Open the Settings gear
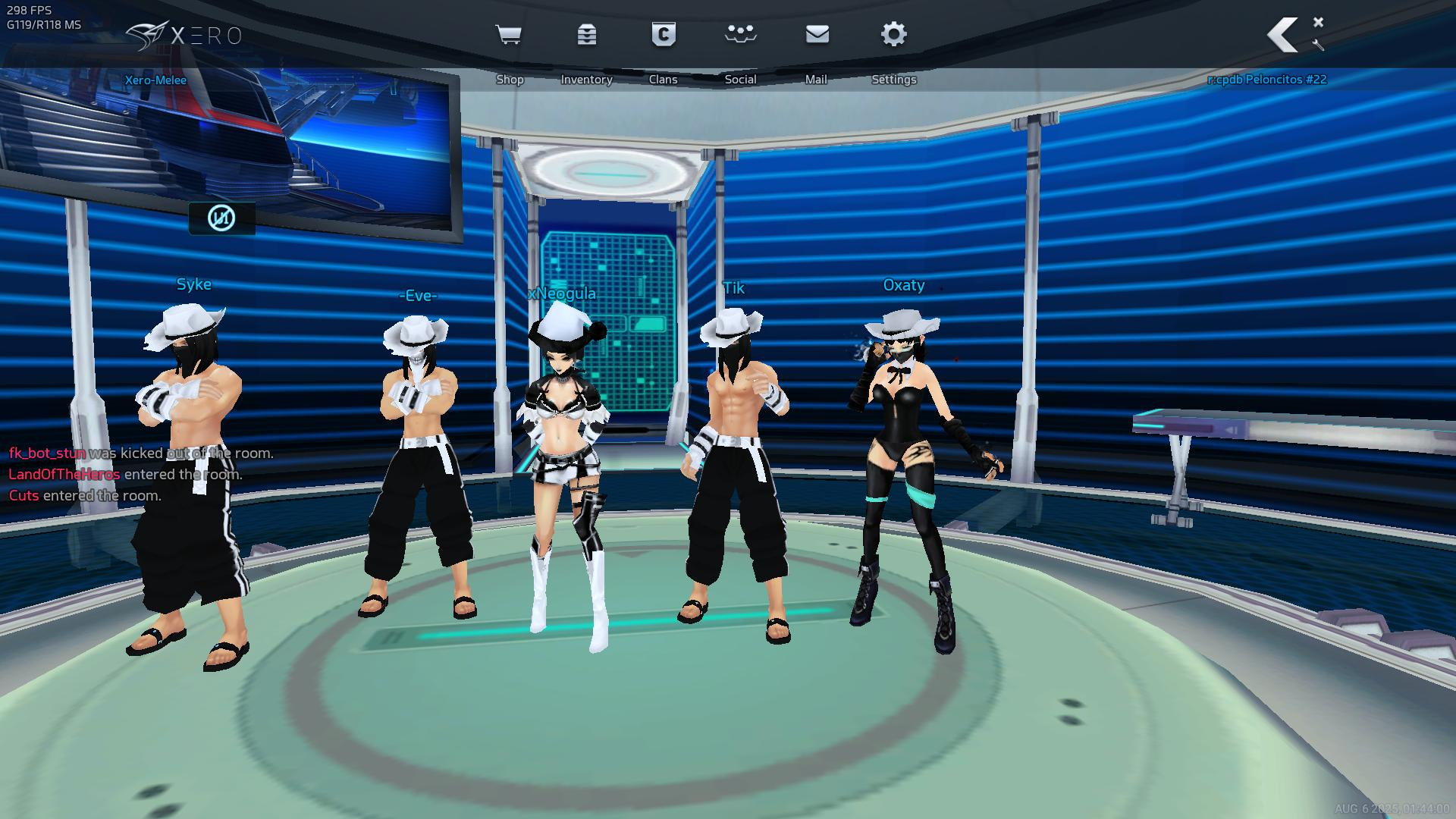Viewport: 1456px width, 819px height. (894, 35)
